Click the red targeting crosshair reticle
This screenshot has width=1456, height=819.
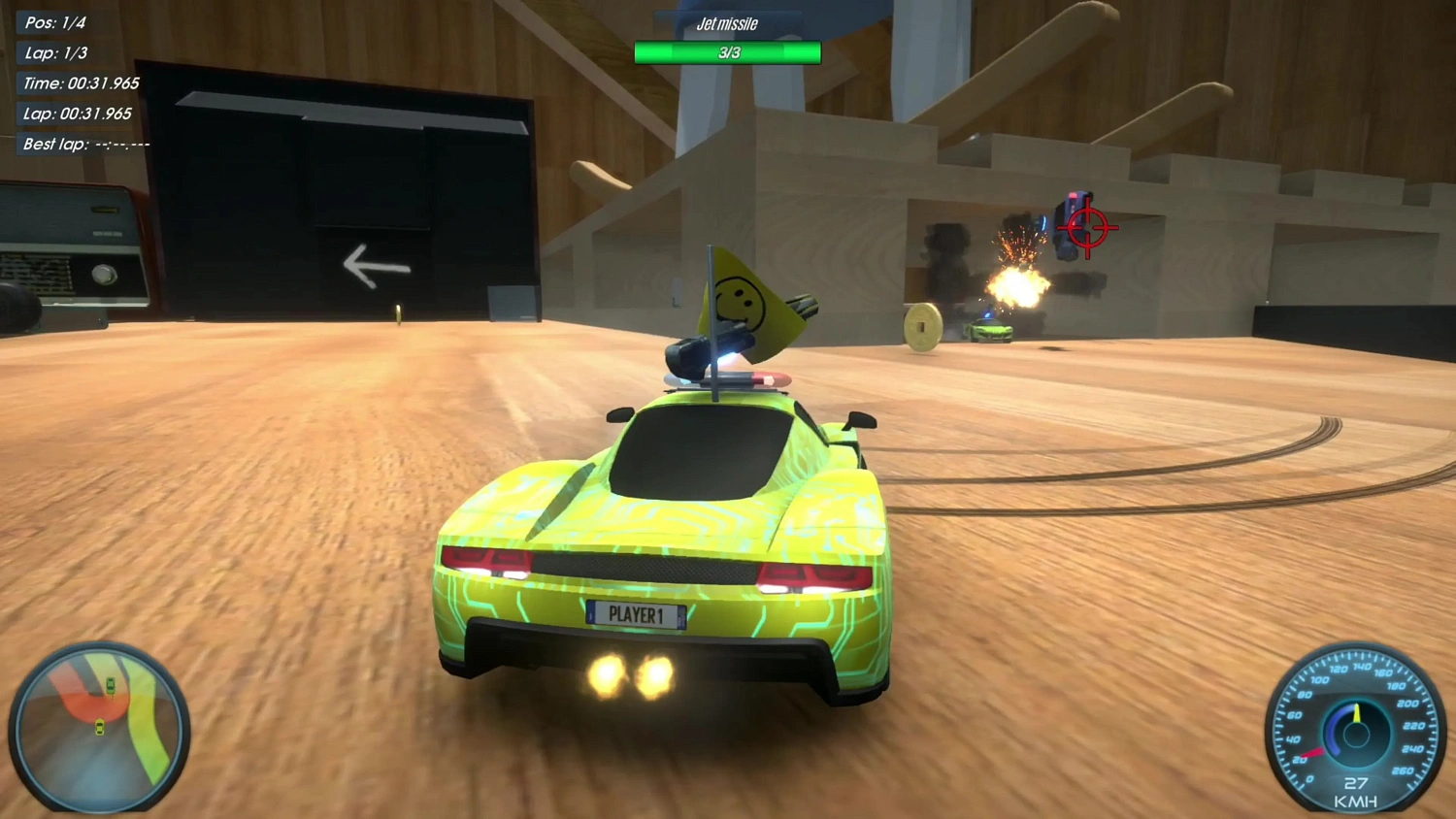[1090, 229]
